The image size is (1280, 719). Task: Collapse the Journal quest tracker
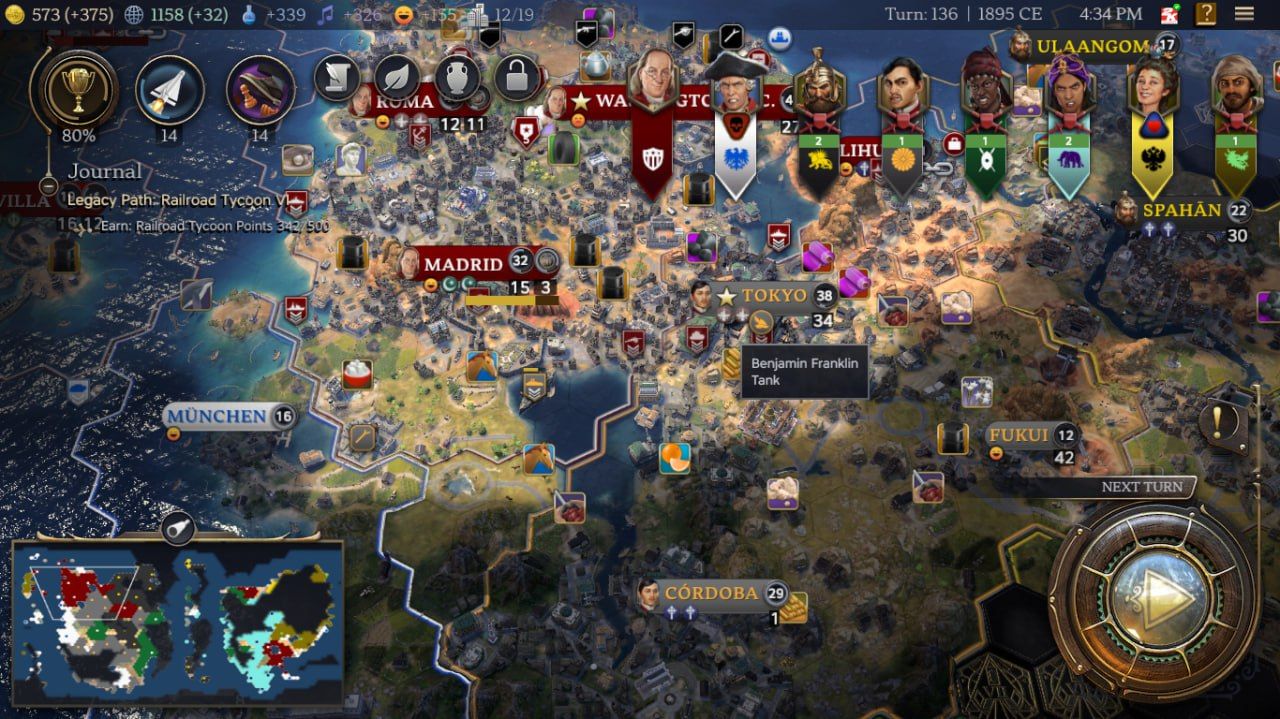[x=48, y=186]
